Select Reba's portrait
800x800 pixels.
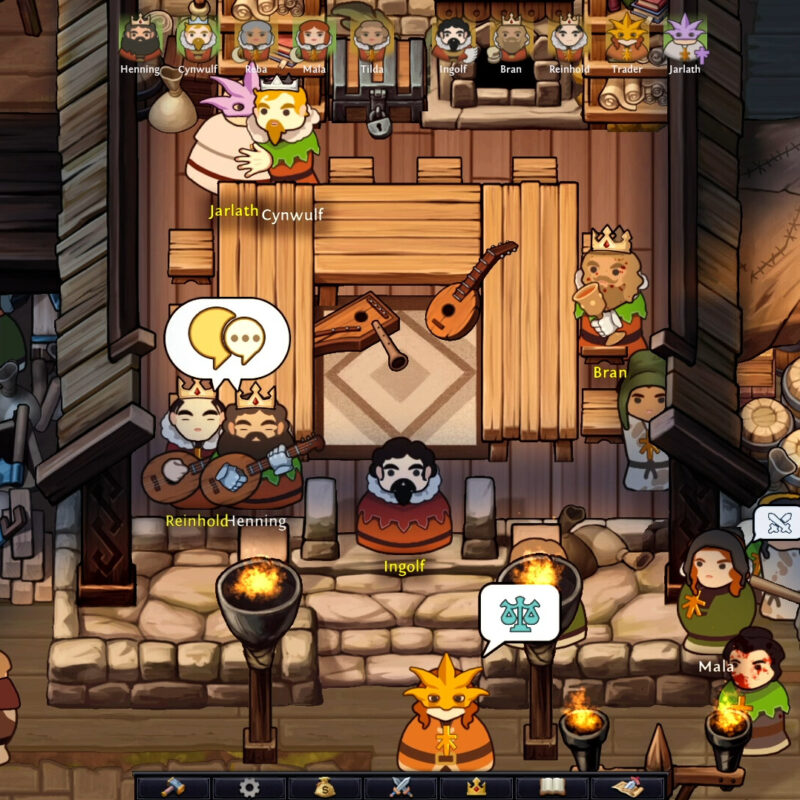[x=255, y=40]
